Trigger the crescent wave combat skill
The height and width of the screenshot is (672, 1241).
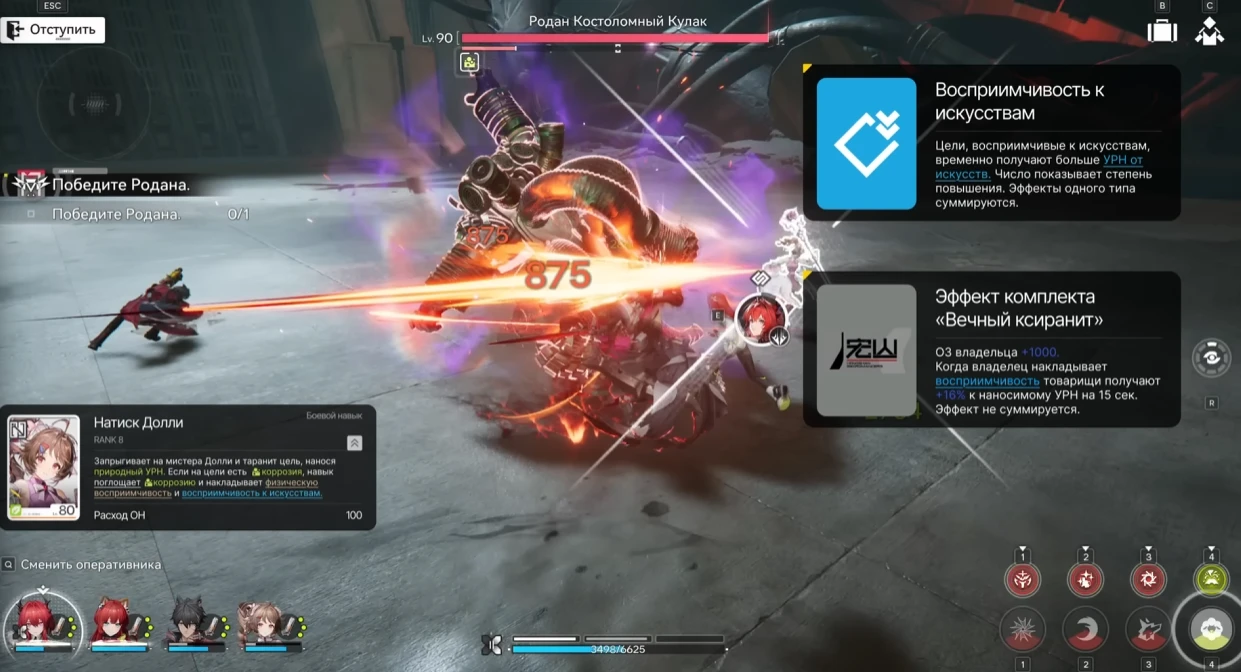[1085, 630]
